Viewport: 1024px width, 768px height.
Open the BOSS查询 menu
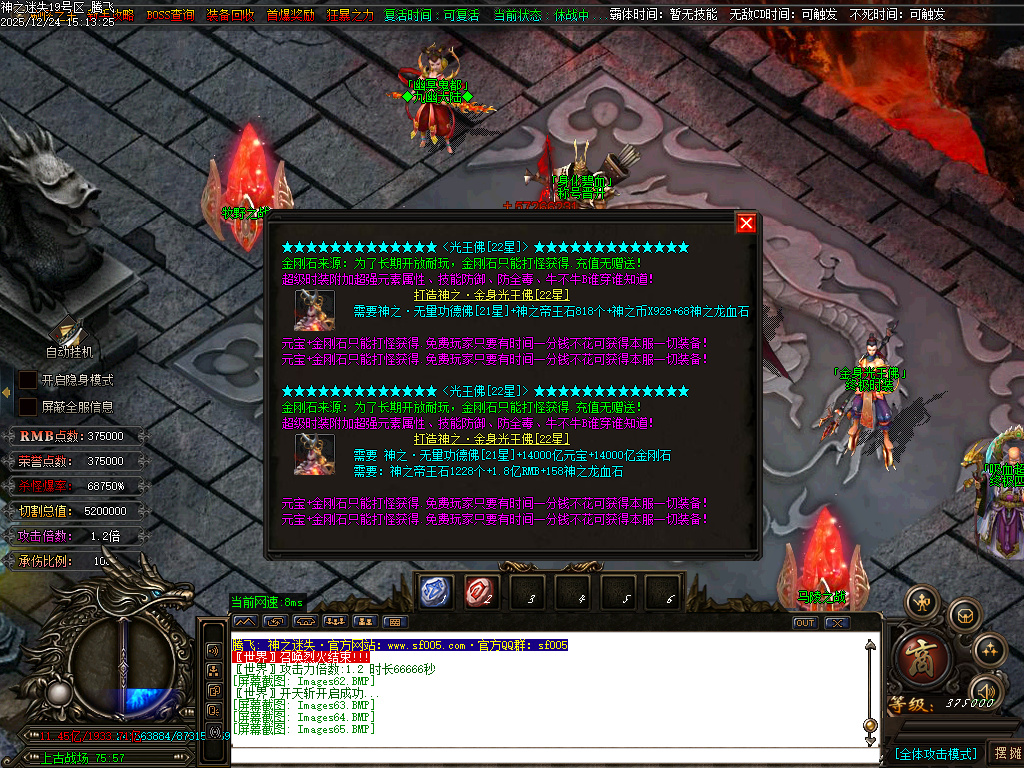(170, 15)
